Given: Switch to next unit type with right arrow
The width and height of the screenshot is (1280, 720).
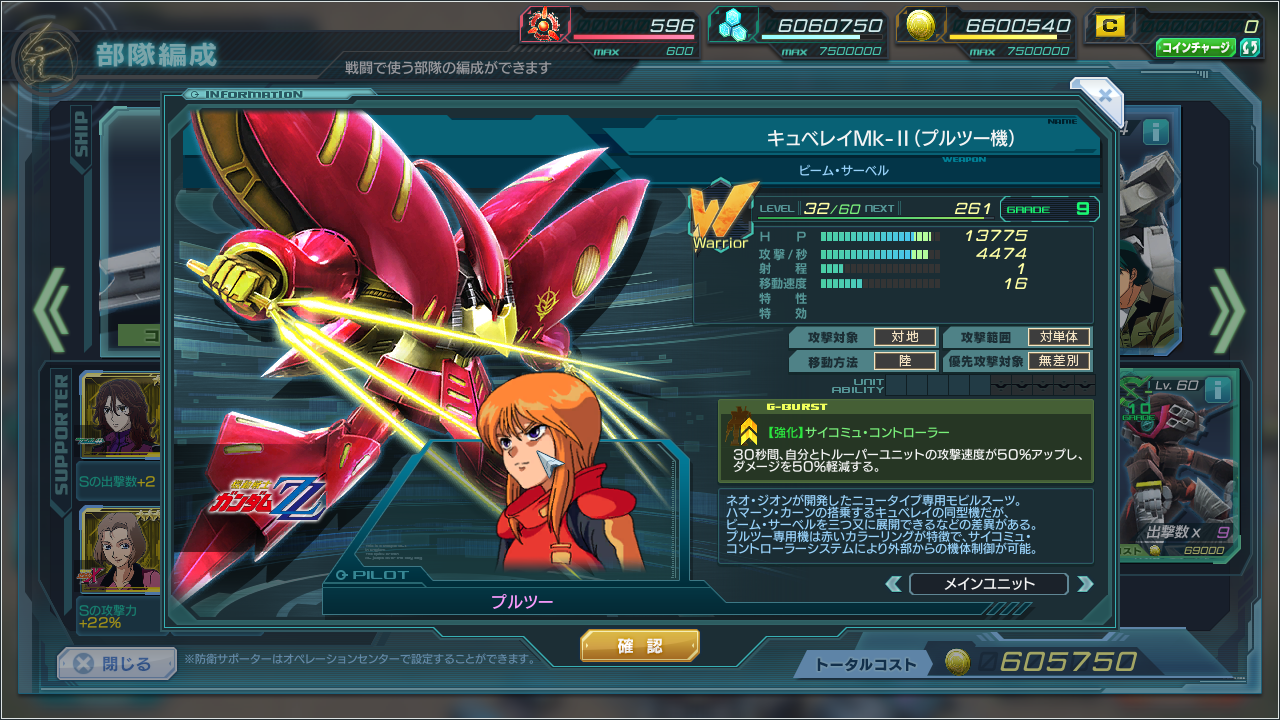Looking at the screenshot, I should click(x=1085, y=584).
